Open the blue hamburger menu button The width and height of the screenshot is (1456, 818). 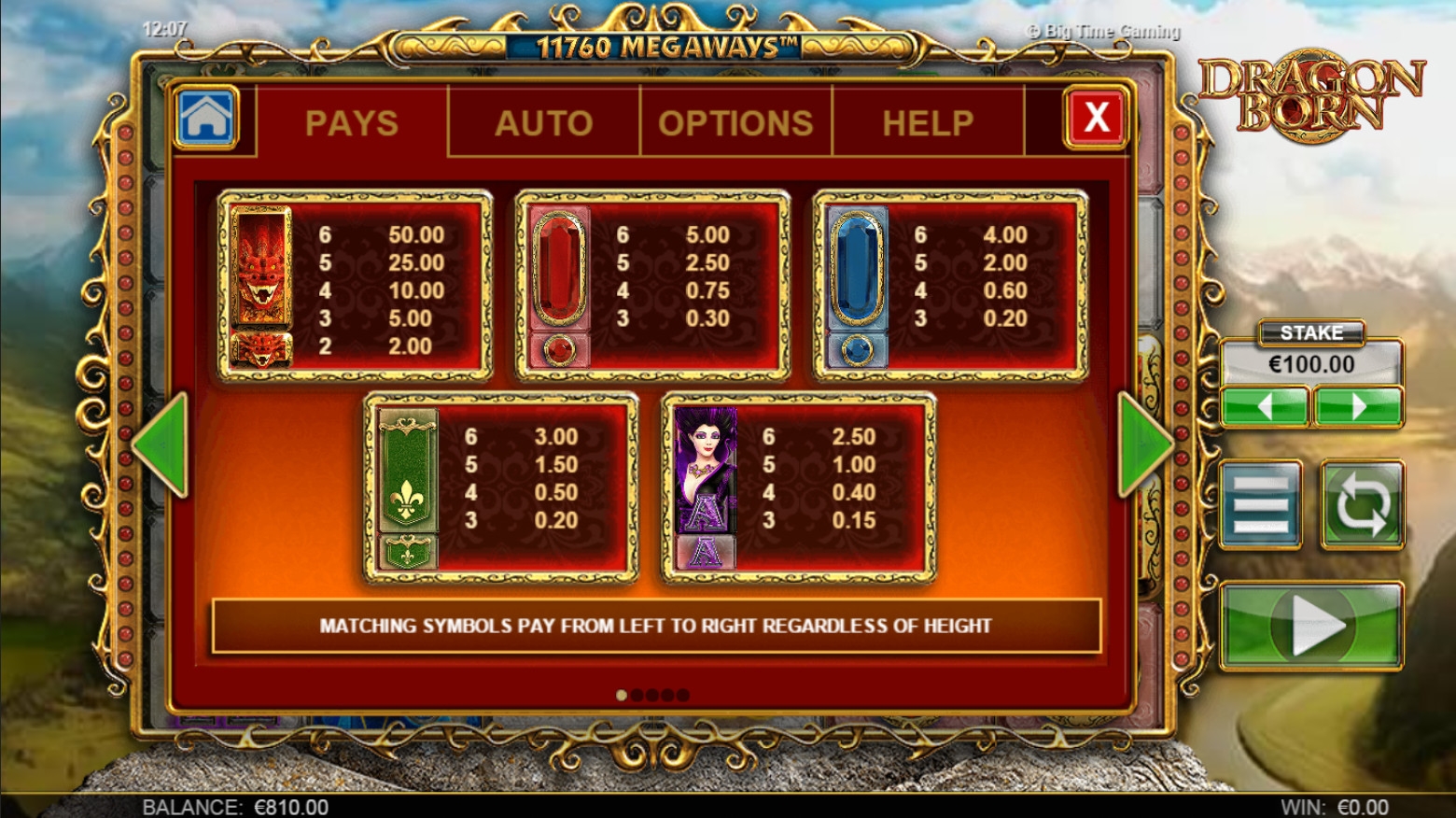pos(1261,504)
